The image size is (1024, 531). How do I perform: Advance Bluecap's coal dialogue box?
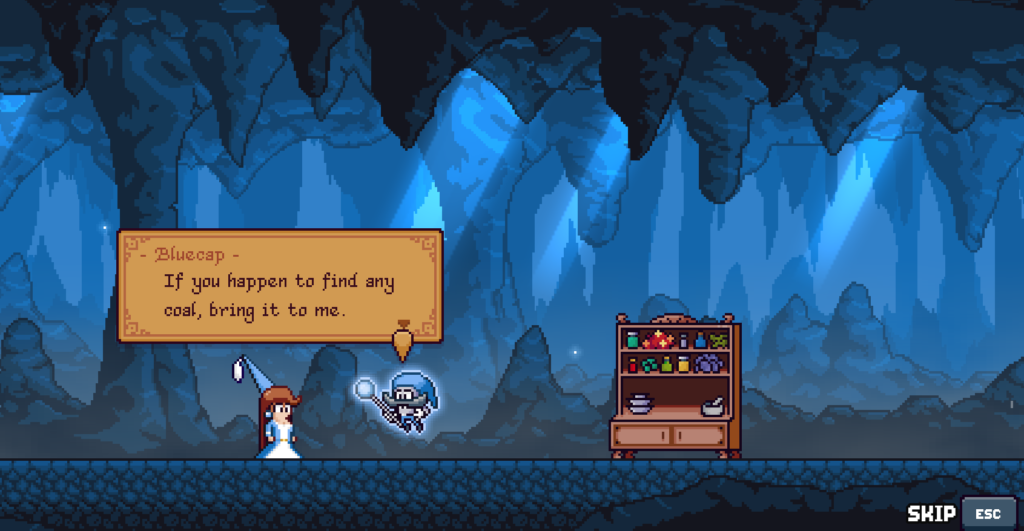(x=280, y=286)
